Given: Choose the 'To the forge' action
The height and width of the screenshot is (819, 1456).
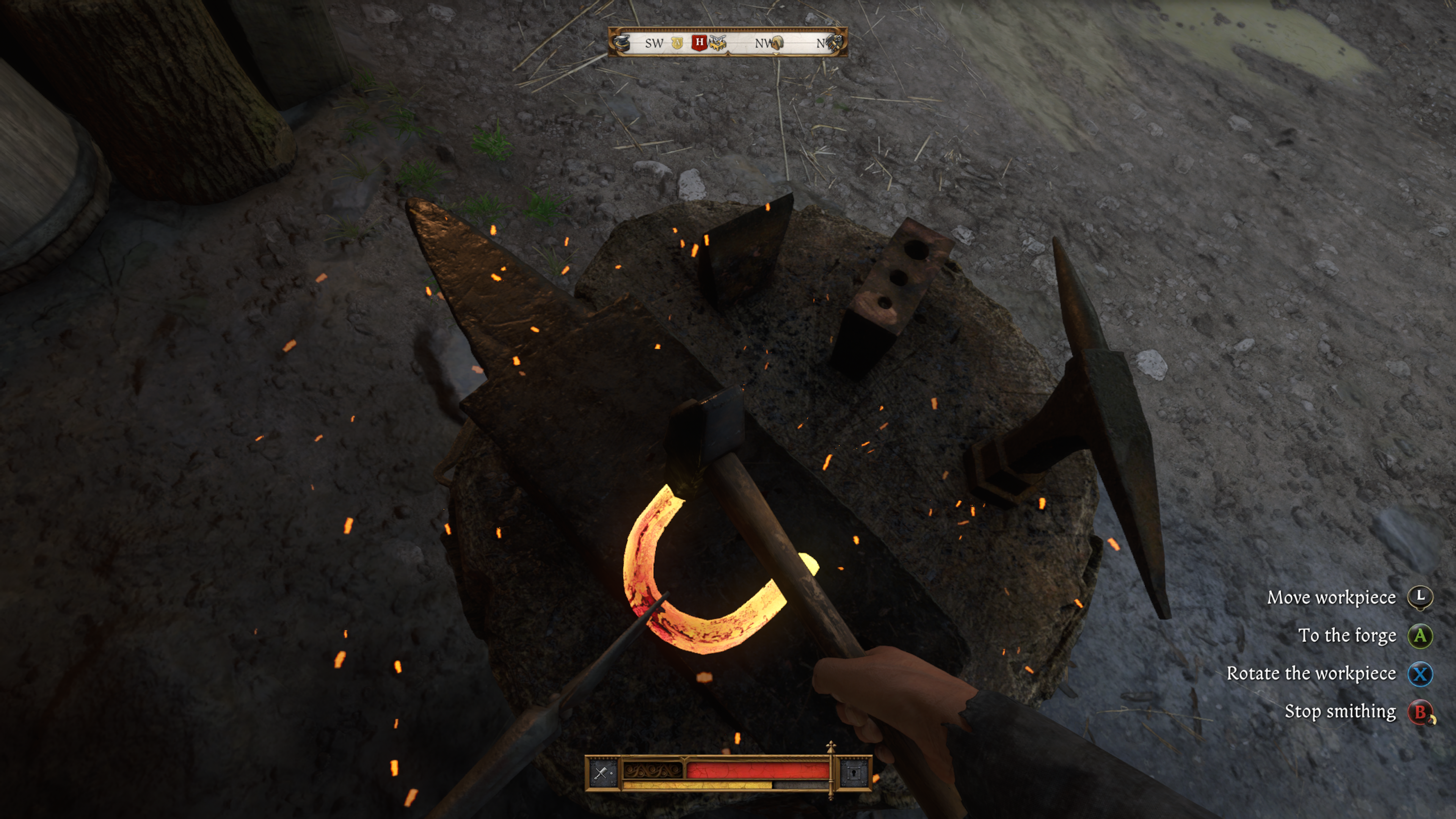Looking at the screenshot, I should pos(1347,636).
